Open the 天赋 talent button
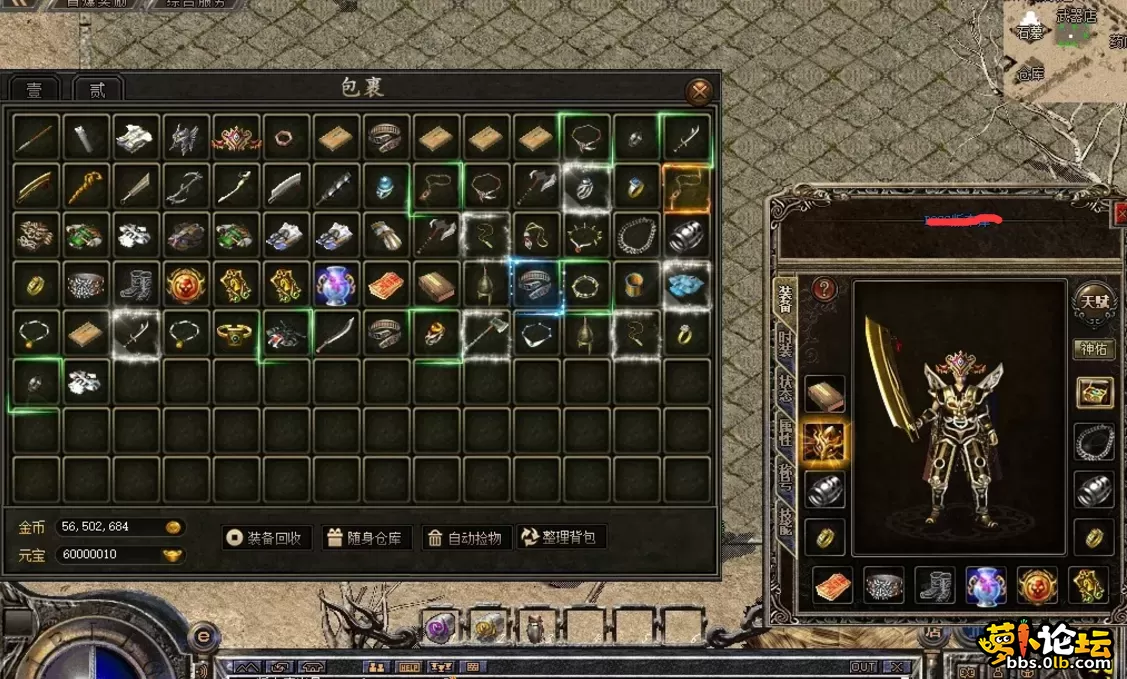 [x=1093, y=300]
